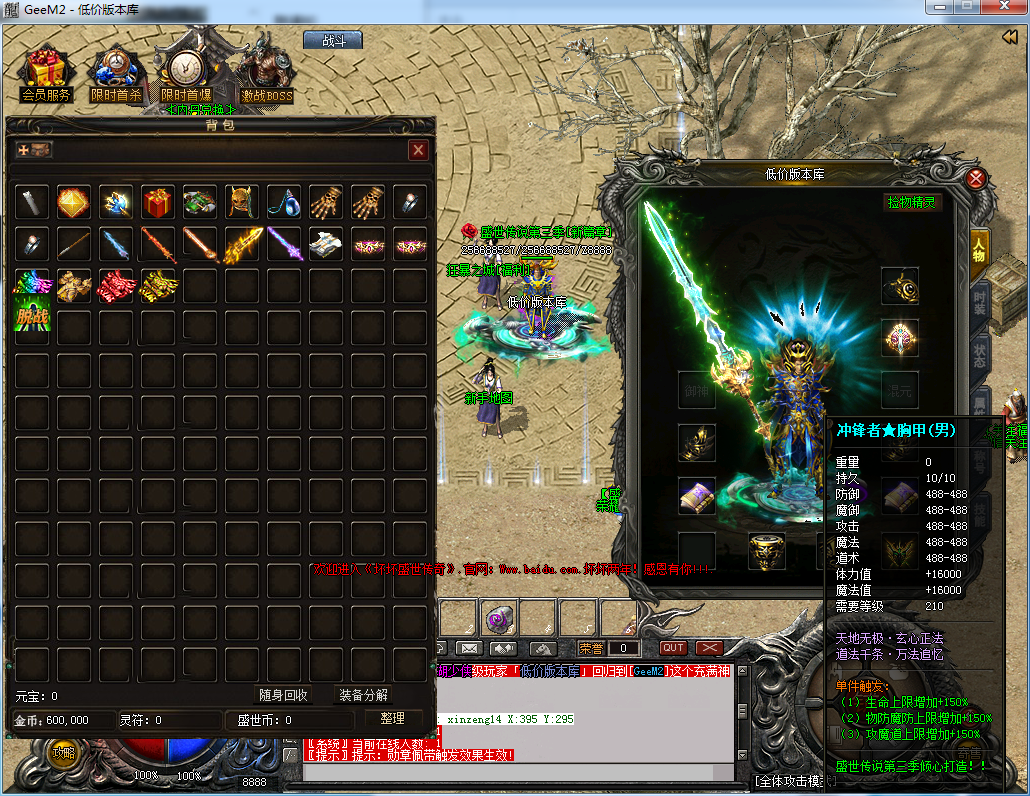Select the gold helmet equipment slot
The height and width of the screenshot is (796, 1030).
point(767,550)
